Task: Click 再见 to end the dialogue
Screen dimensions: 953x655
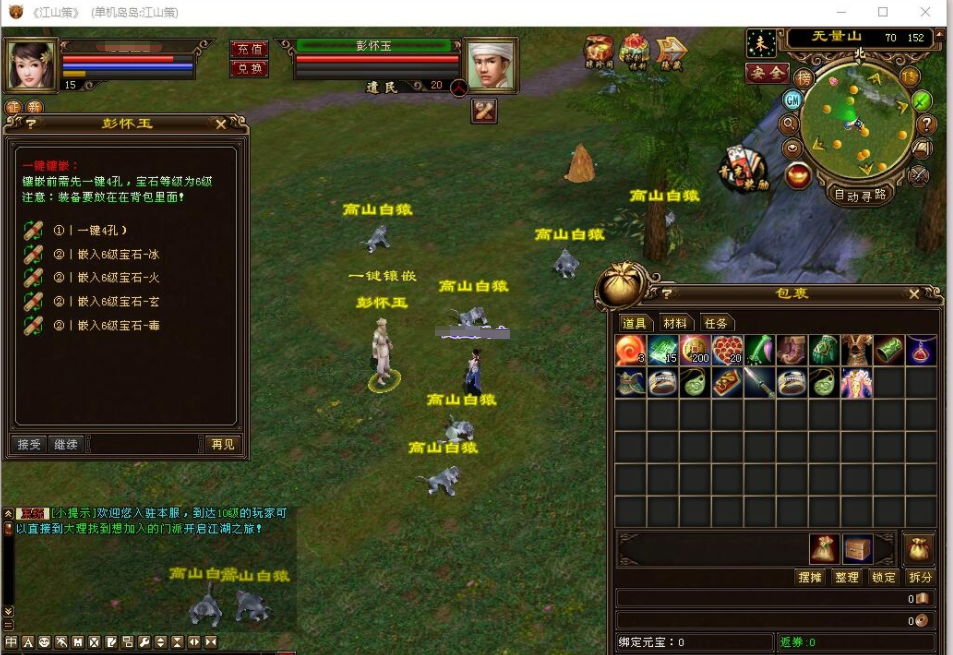Action: pos(222,444)
